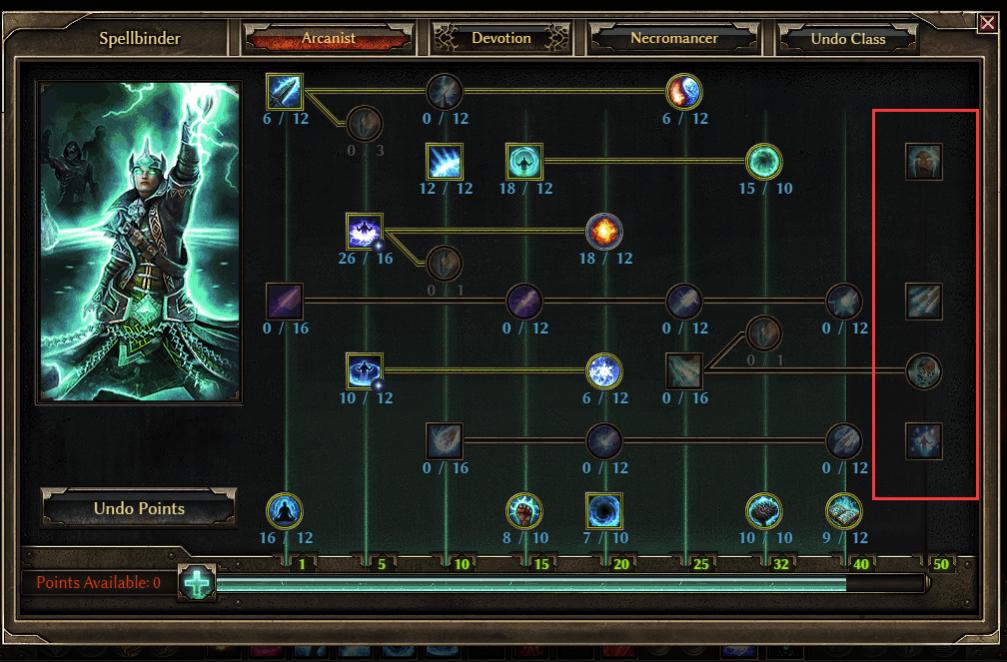Switch to the Arcanist mastery tab
This screenshot has width=1007, height=662.
[x=328, y=39]
